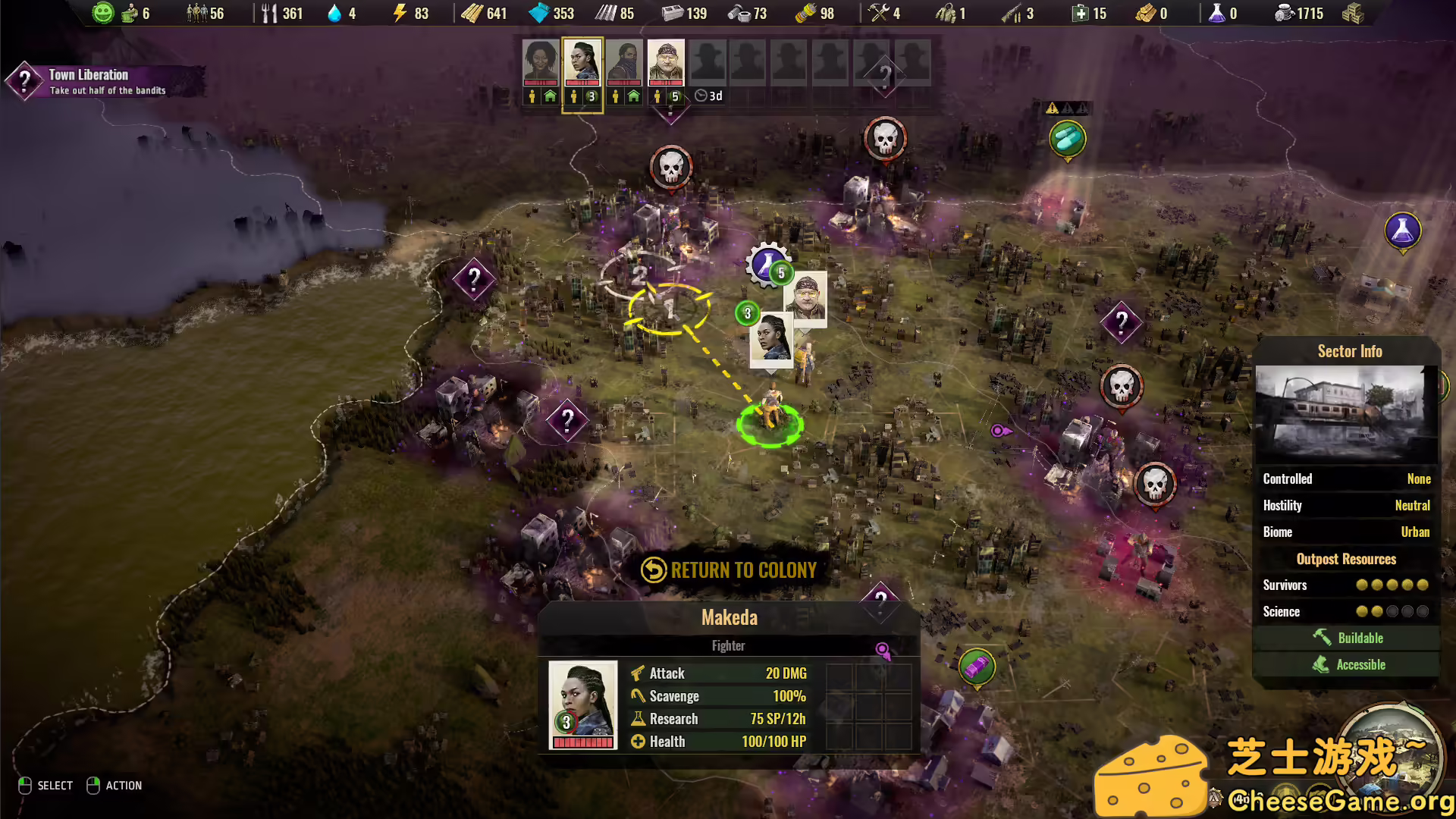
Task: Click the medkit resource icon
Action: (x=1079, y=13)
